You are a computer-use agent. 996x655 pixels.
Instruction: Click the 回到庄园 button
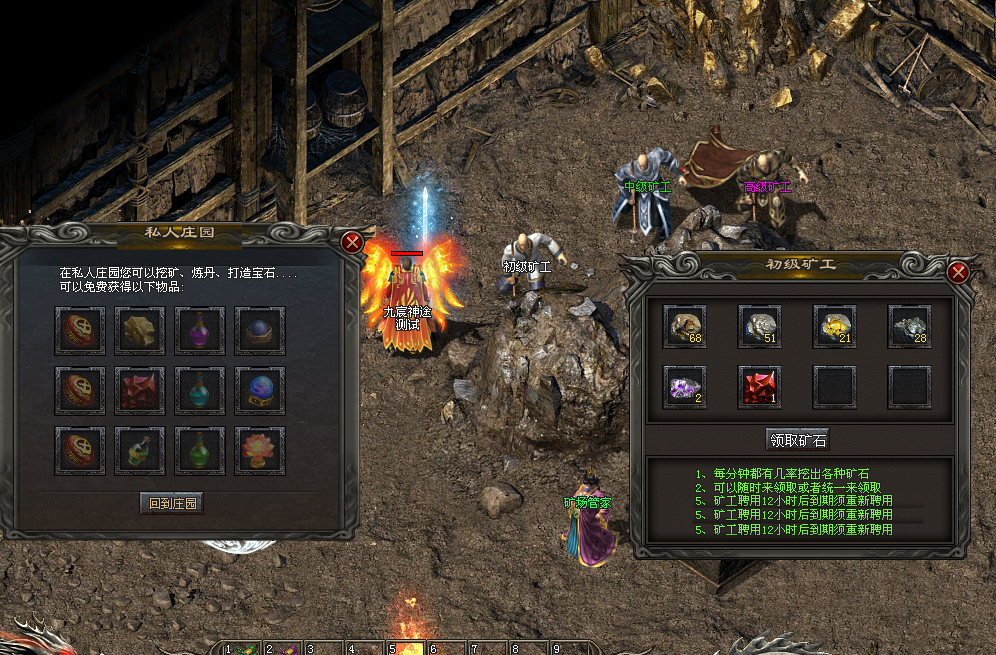[x=171, y=503]
